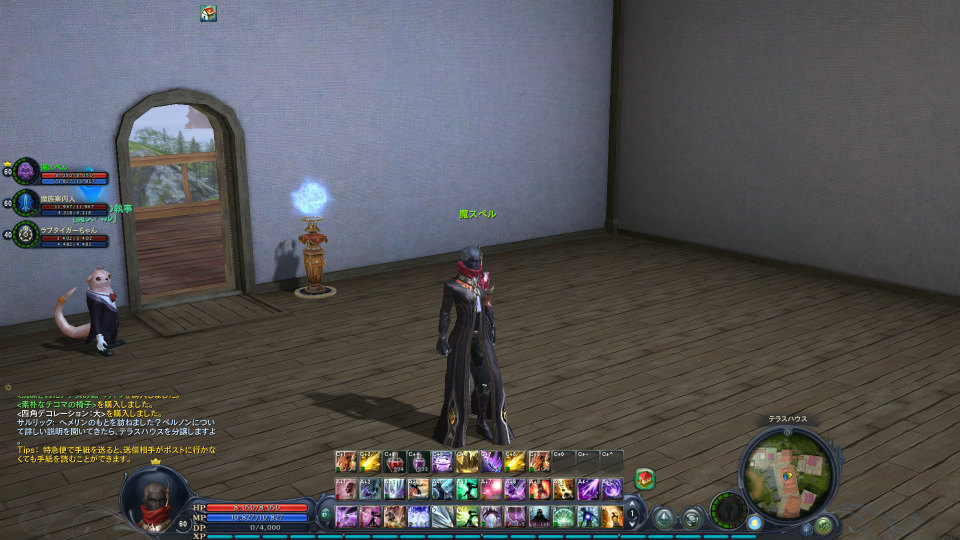Click the glowing blue orb beside the minimap
The height and width of the screenshot is (540, 960).
[754, 521]
